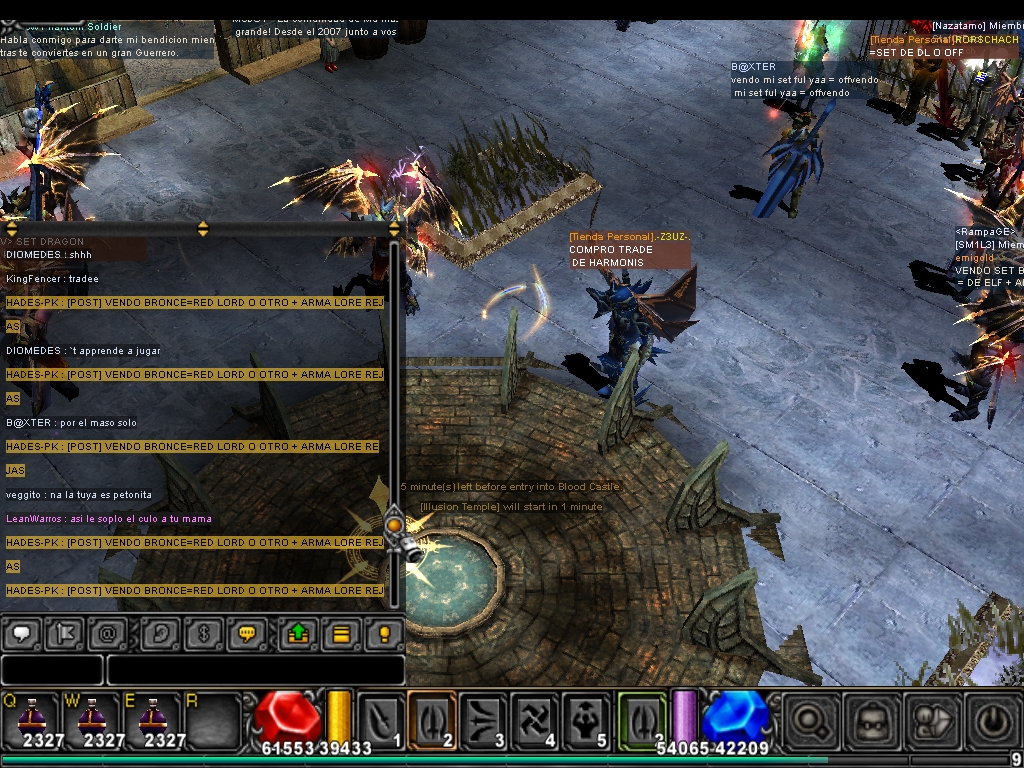1024x768 pixels.
Task: Click the yellow exclamation mark button
Action: tap(384, 634)
